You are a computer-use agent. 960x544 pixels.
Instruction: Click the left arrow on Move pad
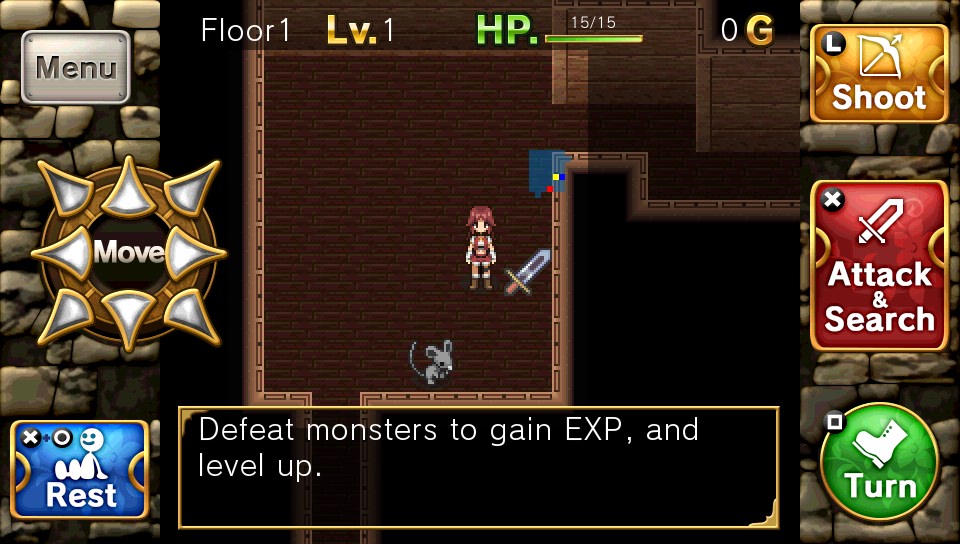coord(63,253)
